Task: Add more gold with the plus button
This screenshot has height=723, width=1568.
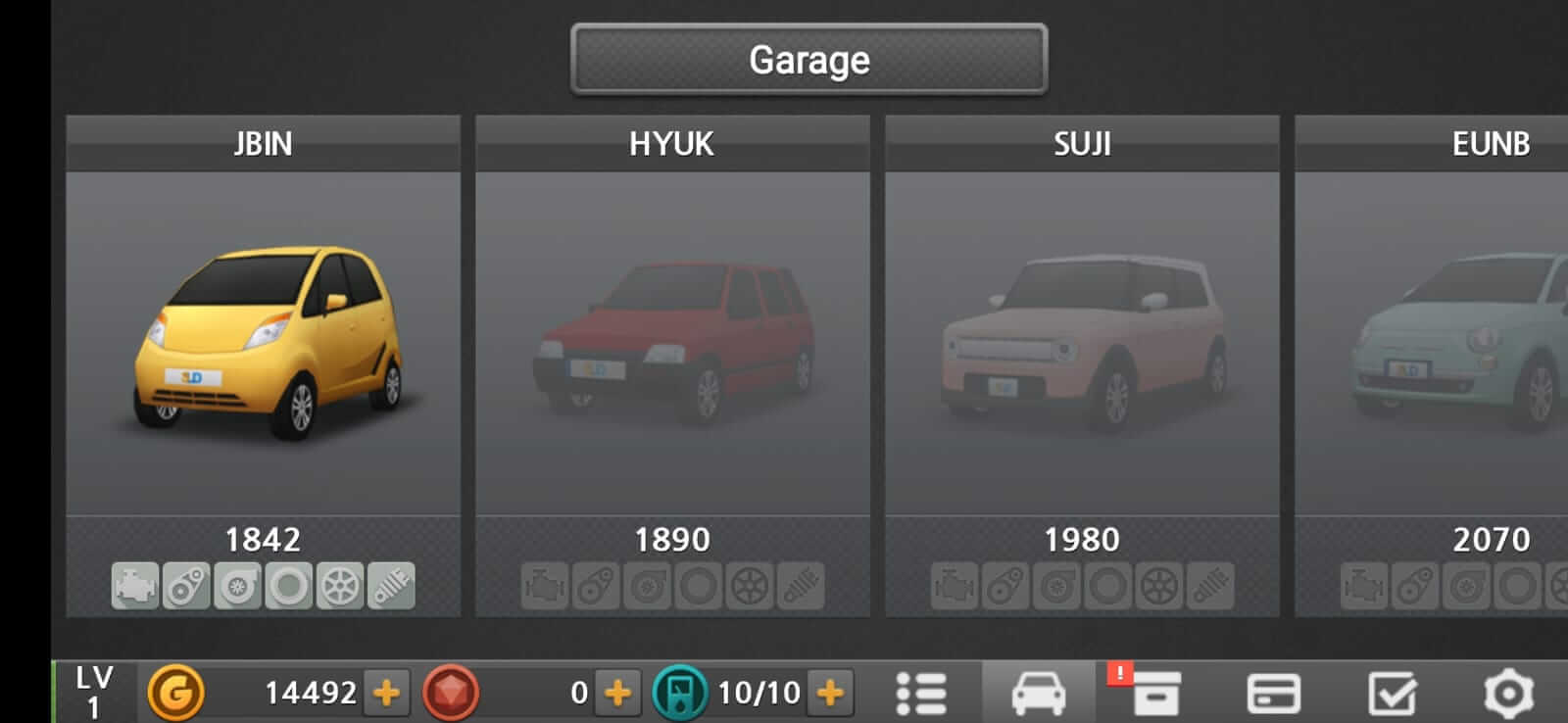Action: tap(386, 695)
